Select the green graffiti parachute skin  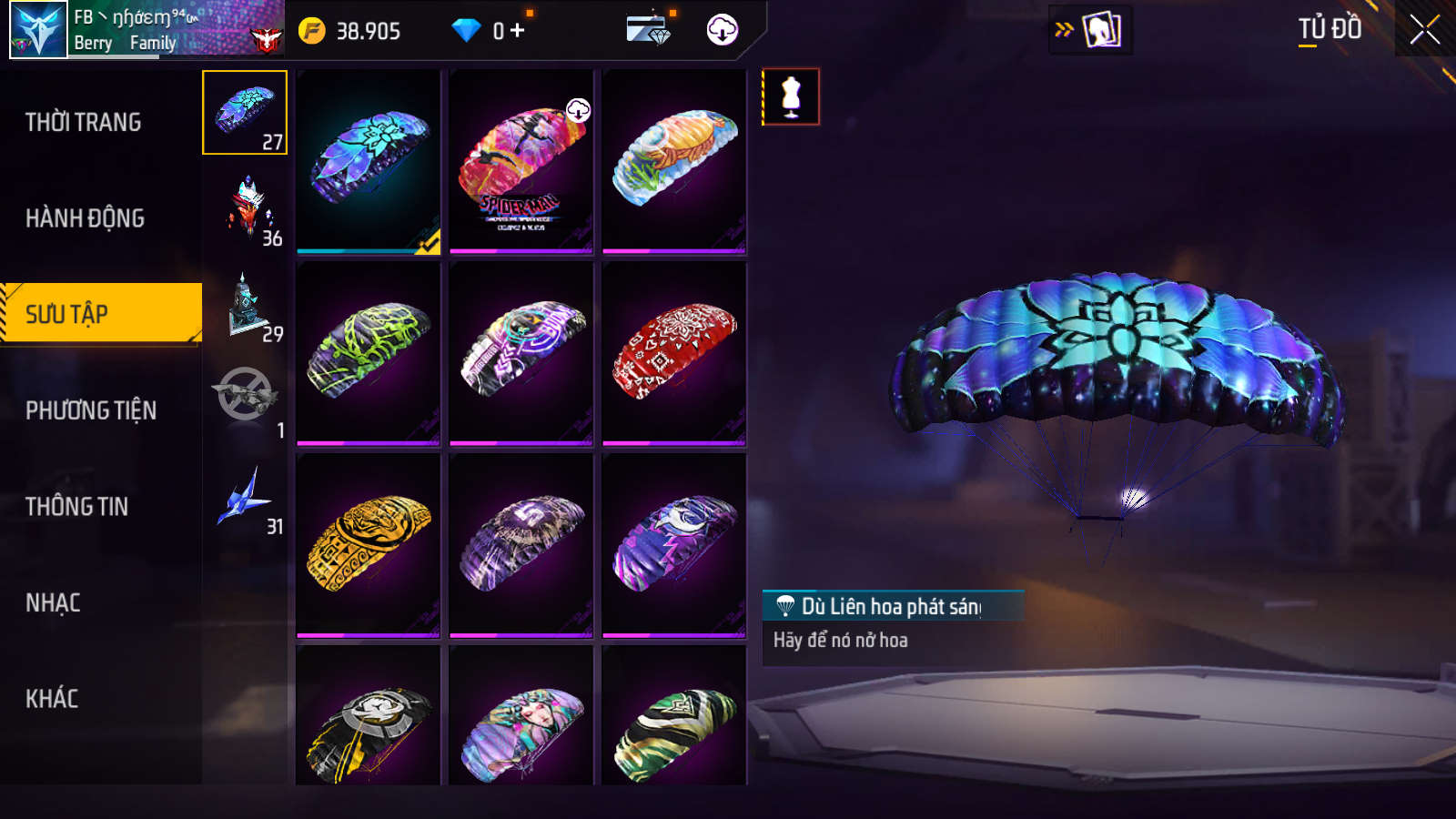[369, 353]
